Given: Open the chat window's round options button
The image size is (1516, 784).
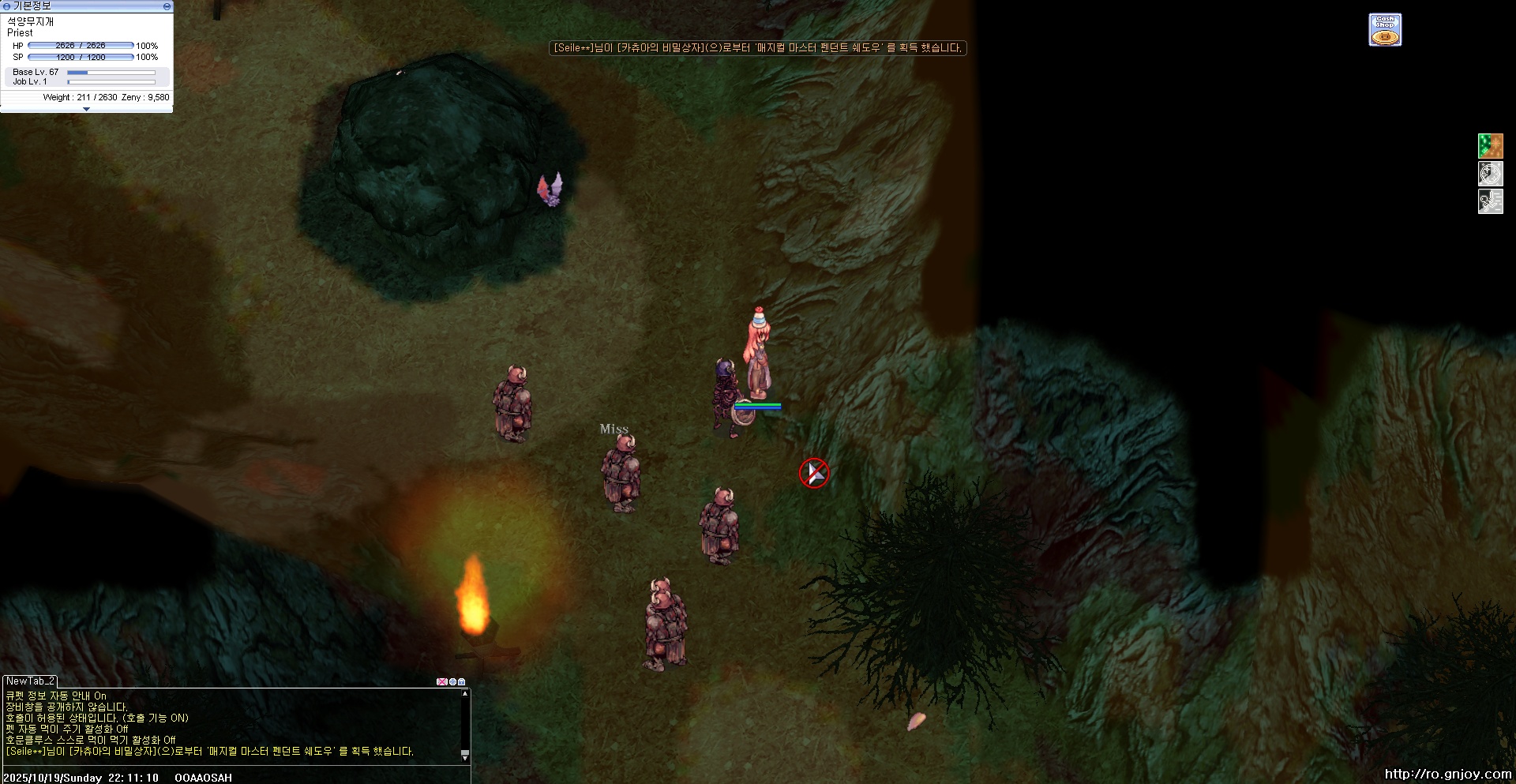Looking at the screenshot, I should pos(452,681).
